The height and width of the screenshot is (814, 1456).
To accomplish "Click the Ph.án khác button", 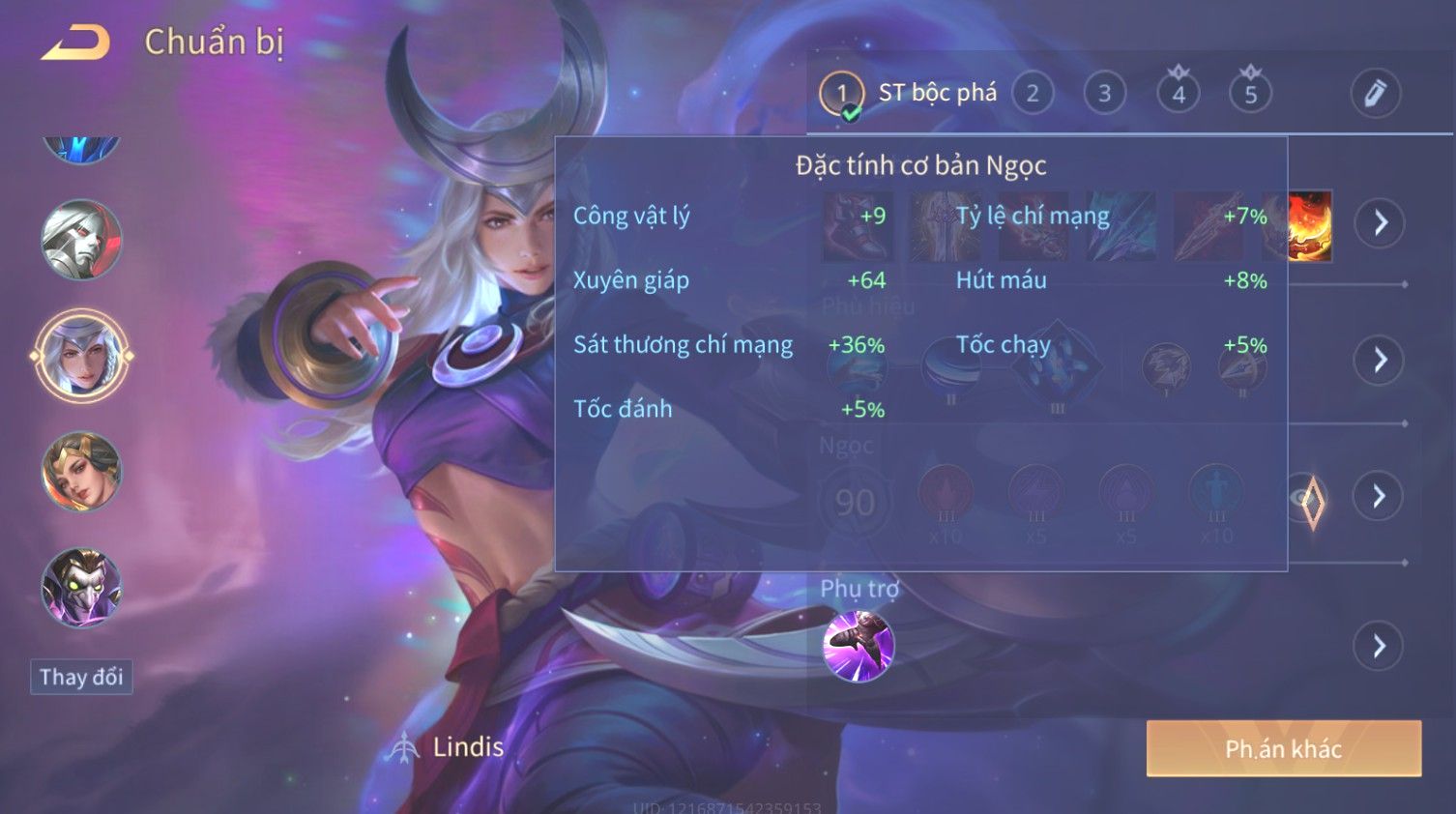I will (1283, 748).
